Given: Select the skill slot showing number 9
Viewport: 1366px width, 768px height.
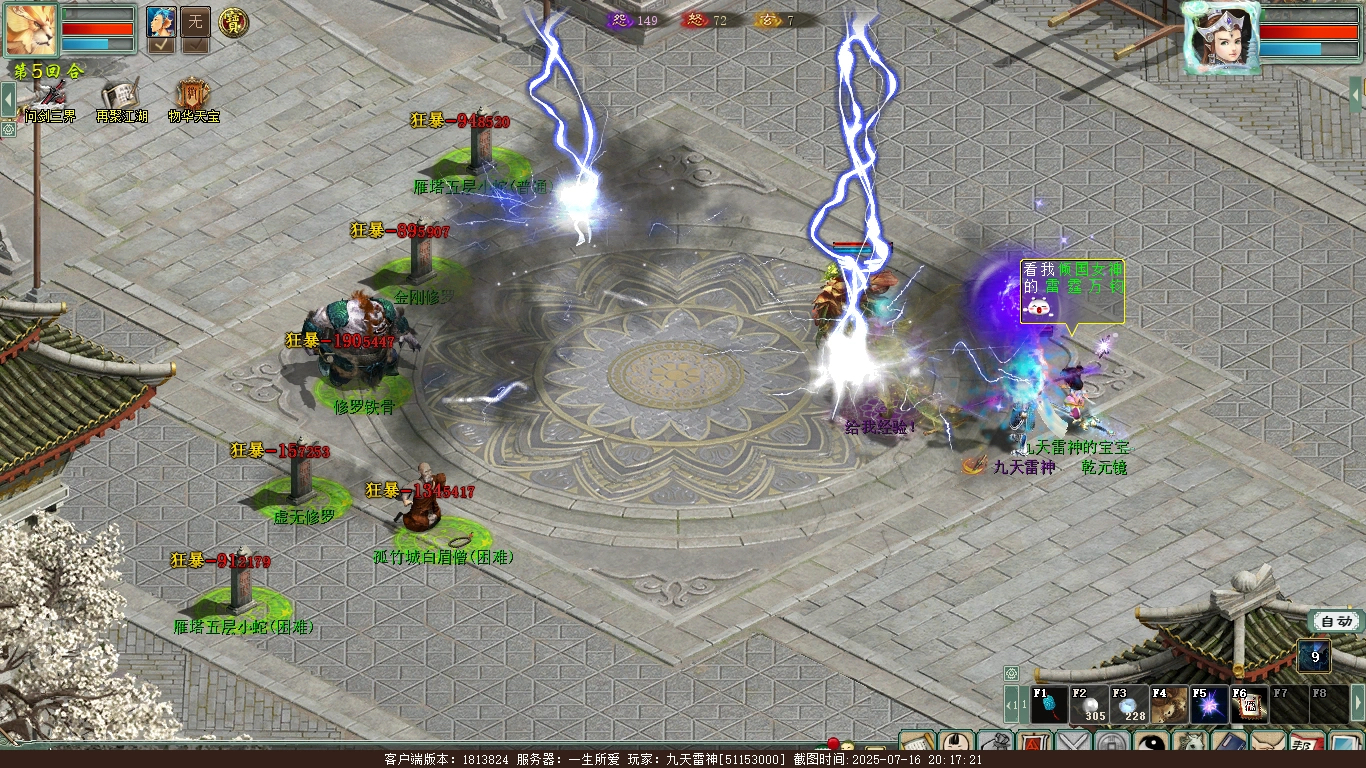Looking at the screenshot, I should pos(1314,657).
